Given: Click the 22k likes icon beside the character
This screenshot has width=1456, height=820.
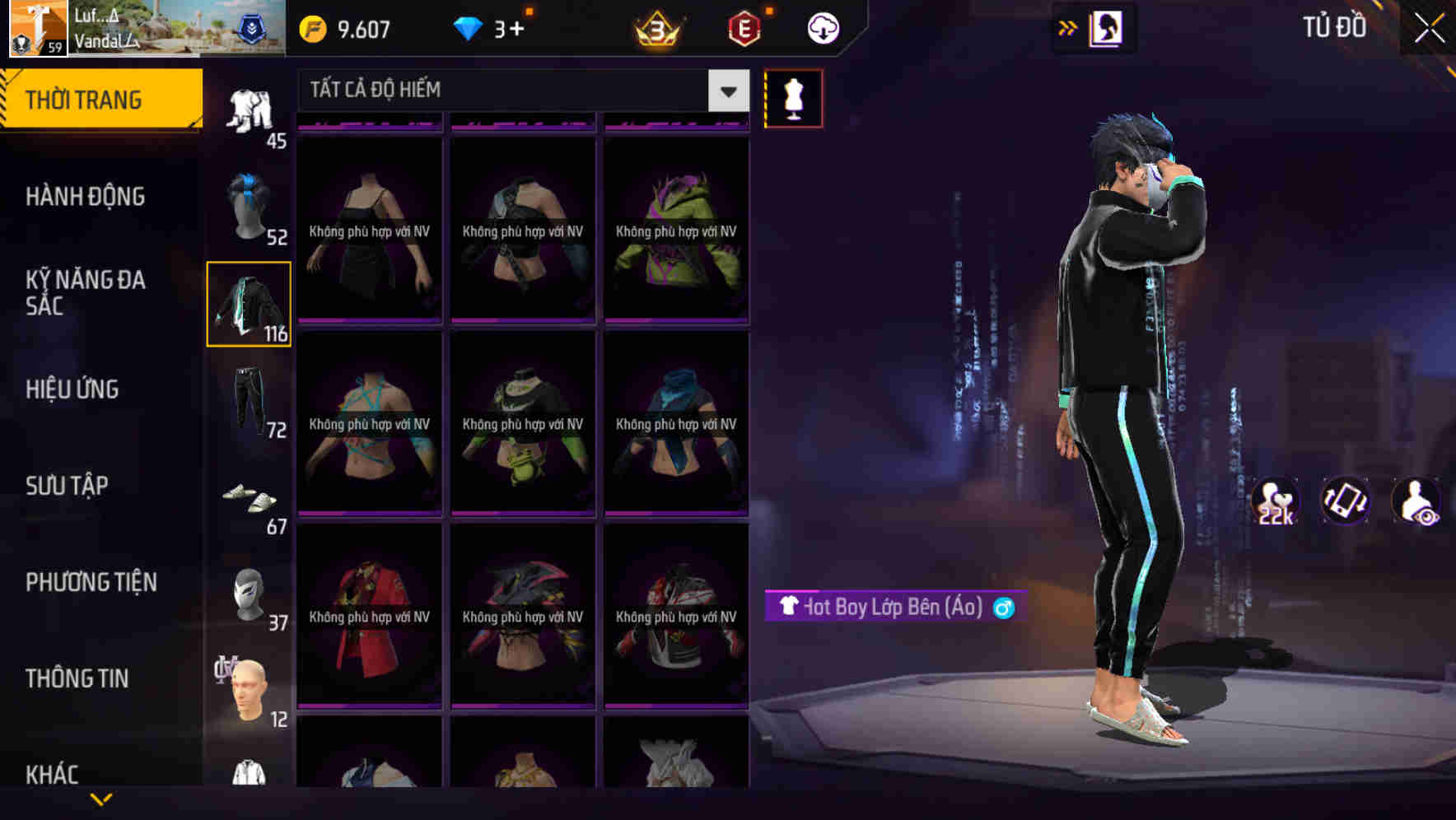Looking at the screenshot, I should (x=1276, y=501).
